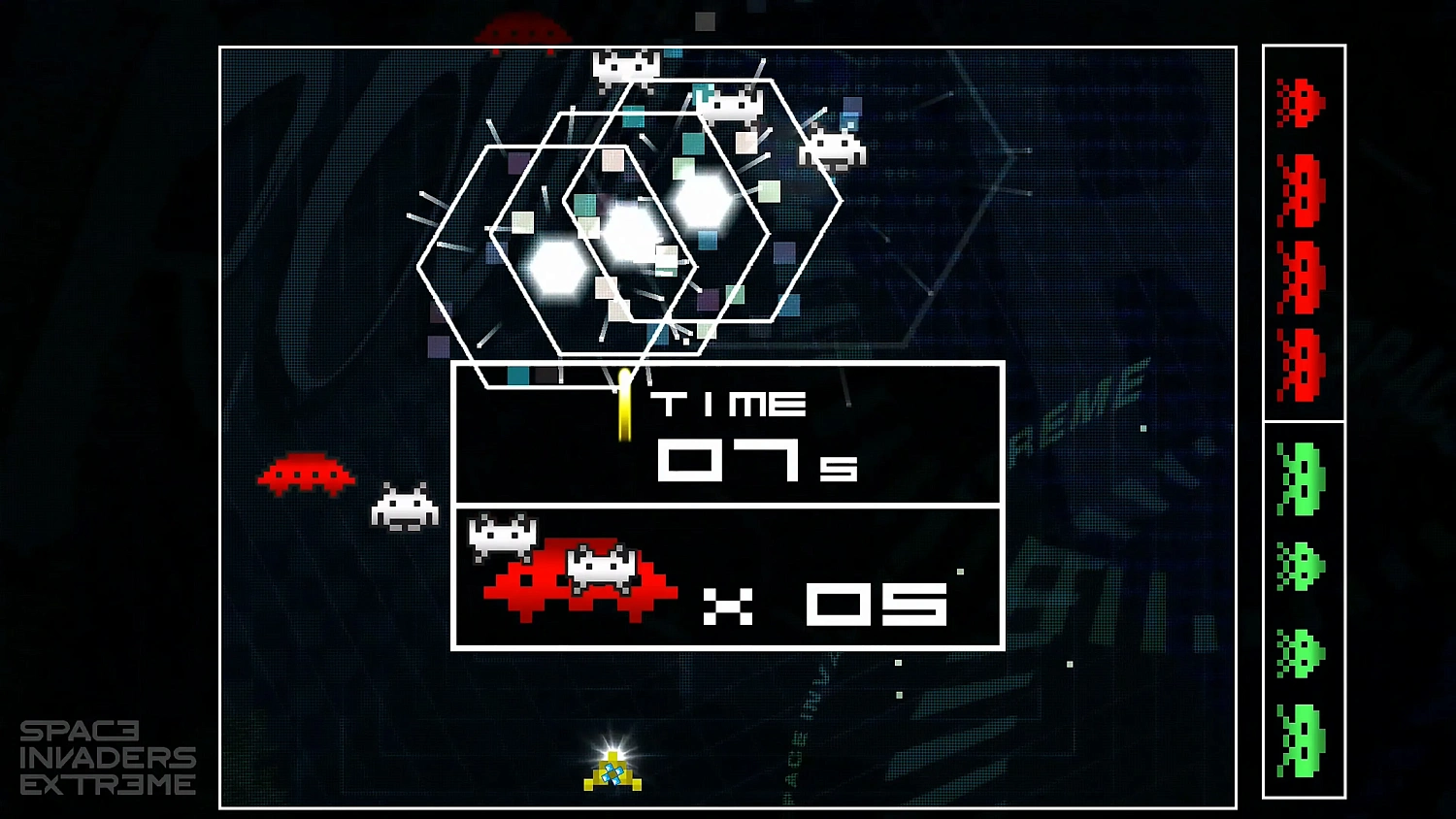Click the yellow flame timer bar
The height and width of the screenshot is (819, 1456).
pos(627,403)
